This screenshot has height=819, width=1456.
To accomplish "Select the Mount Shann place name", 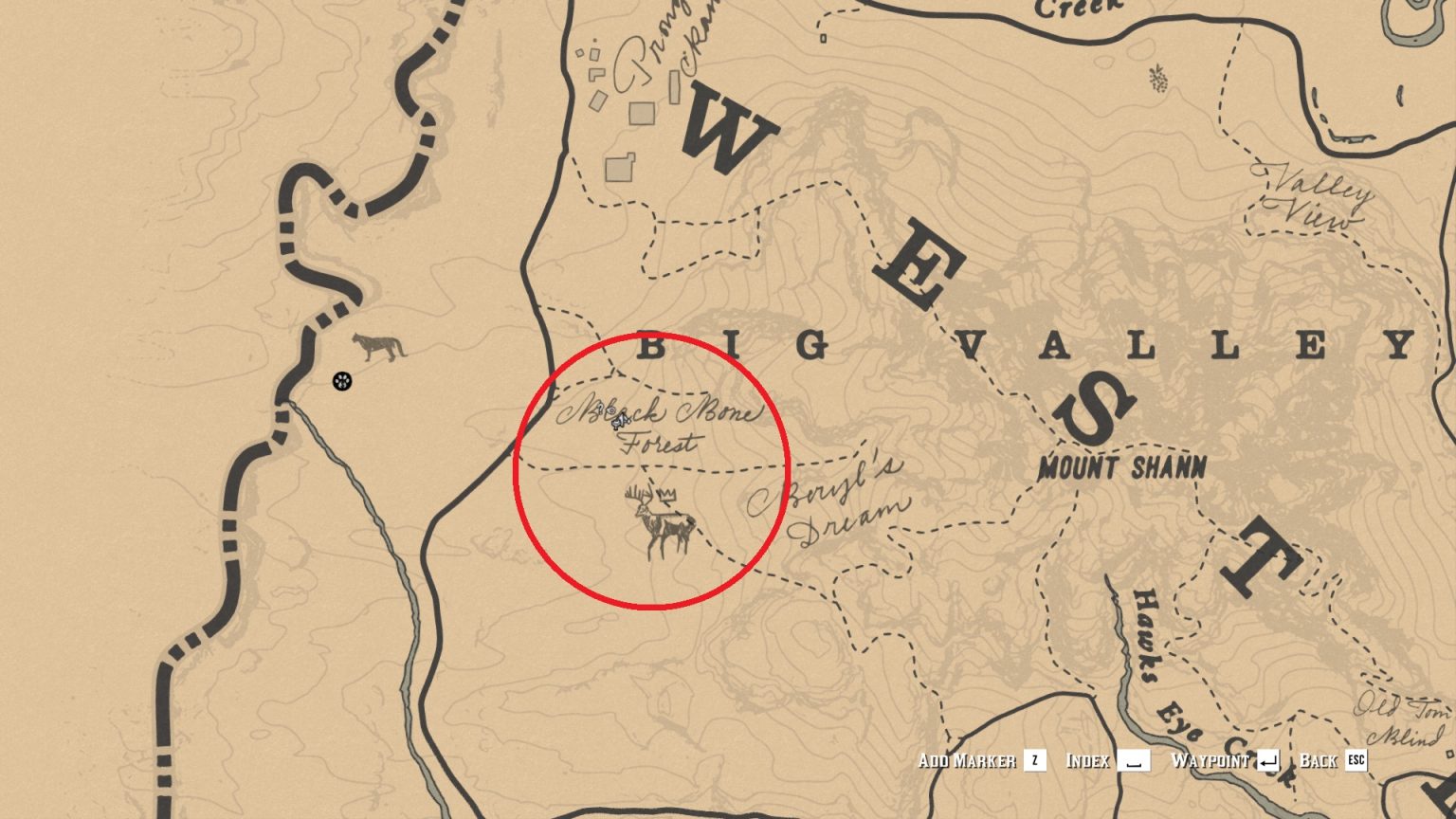I will click(x=1121, y=466).
